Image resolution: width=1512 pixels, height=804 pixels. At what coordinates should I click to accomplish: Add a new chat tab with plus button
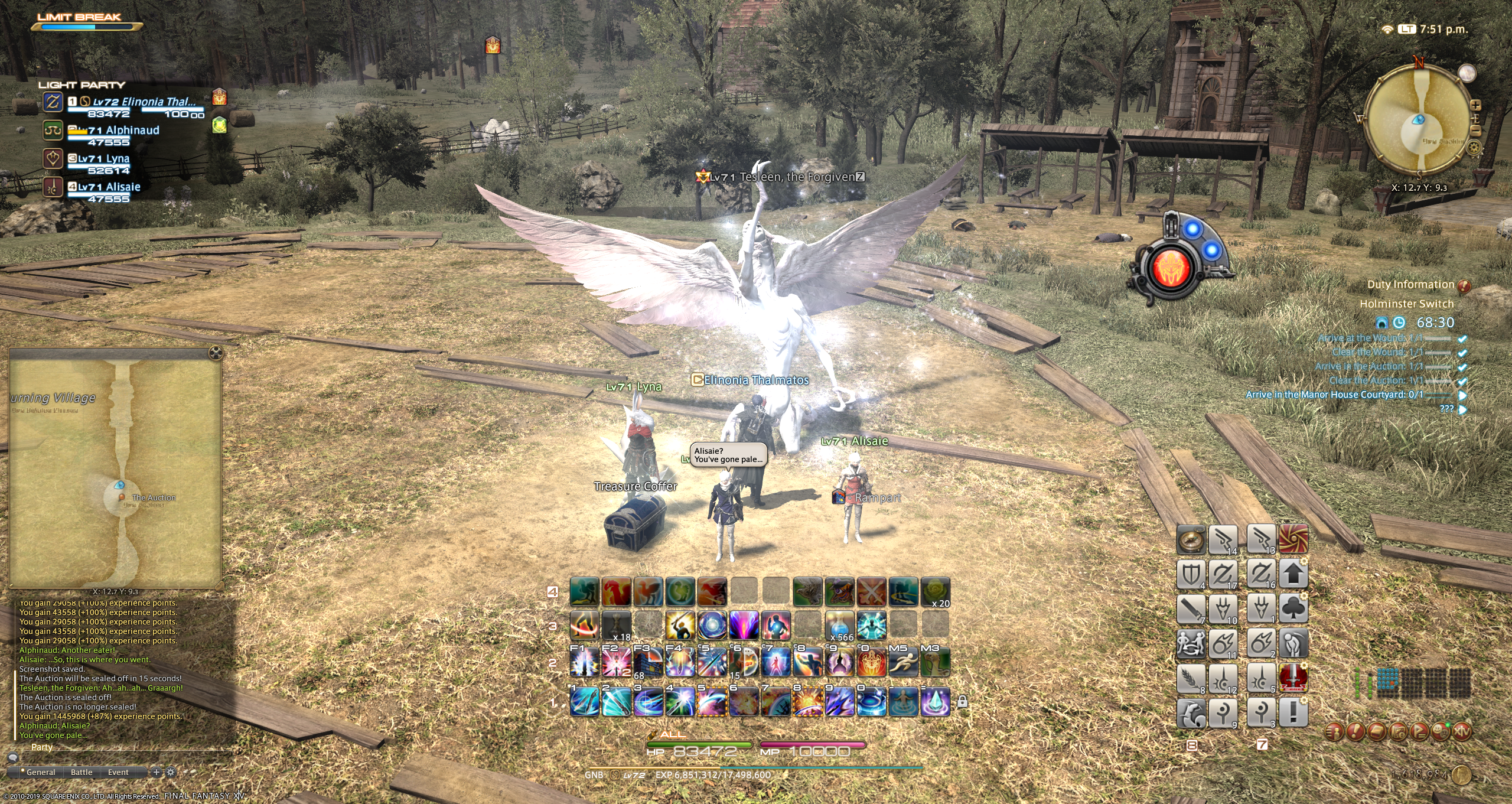[157, 772]
